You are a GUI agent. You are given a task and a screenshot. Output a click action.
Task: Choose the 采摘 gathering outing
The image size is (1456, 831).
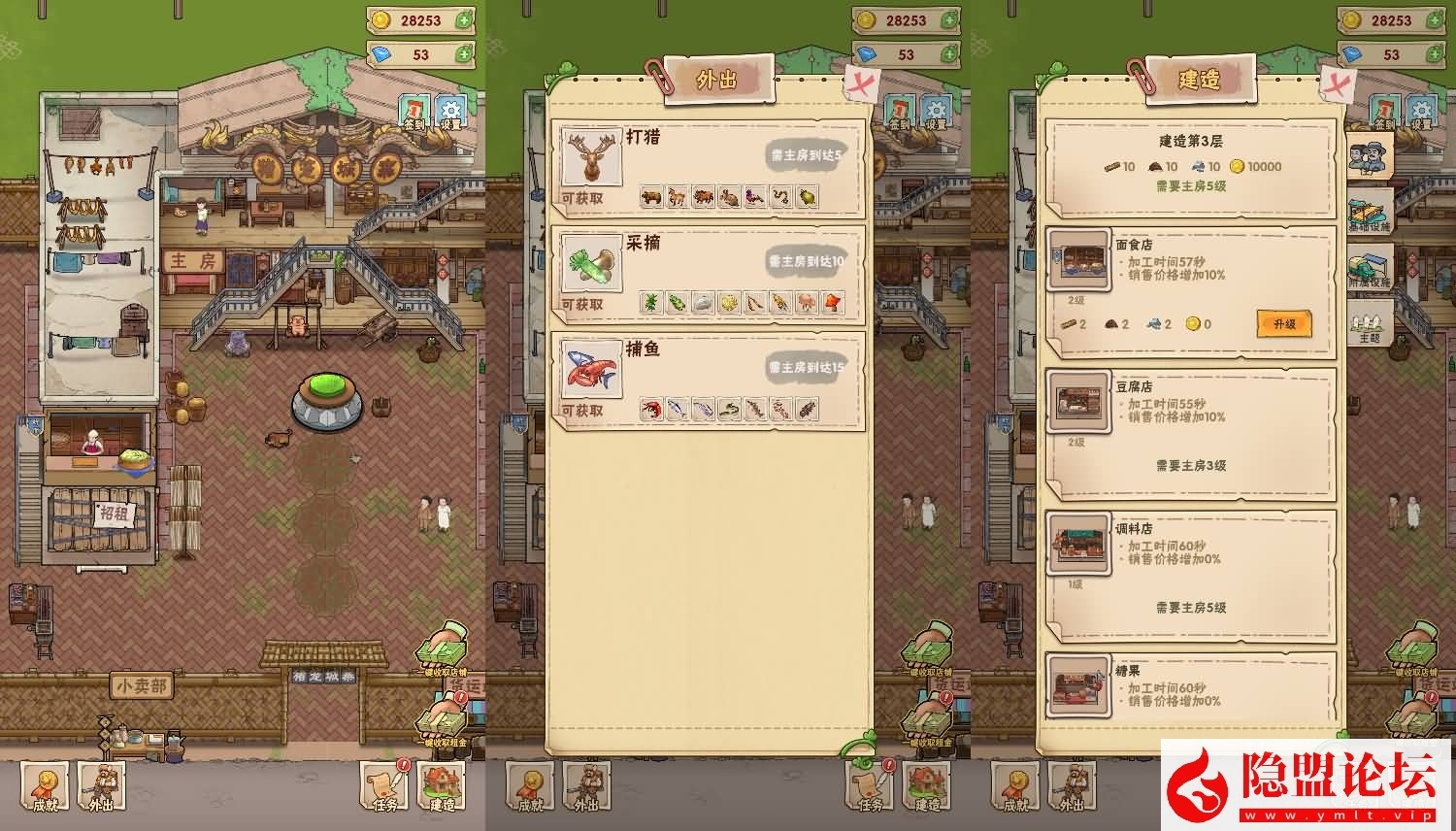(708, 274)
